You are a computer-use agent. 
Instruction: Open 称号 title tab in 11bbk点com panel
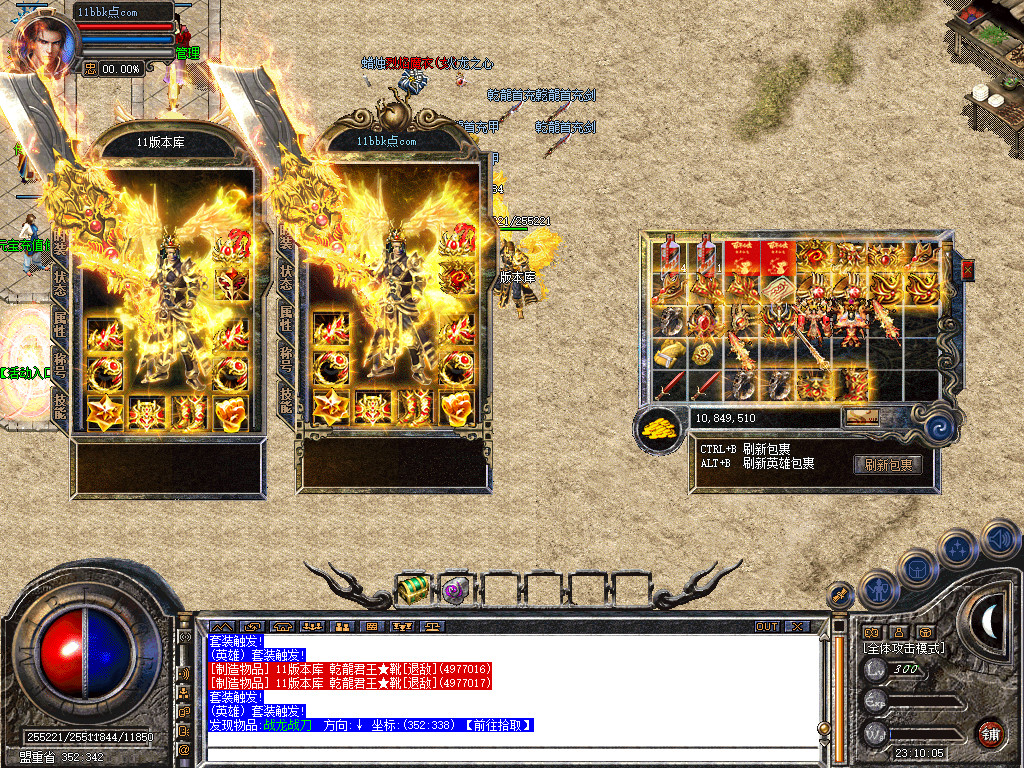point(286,359)
